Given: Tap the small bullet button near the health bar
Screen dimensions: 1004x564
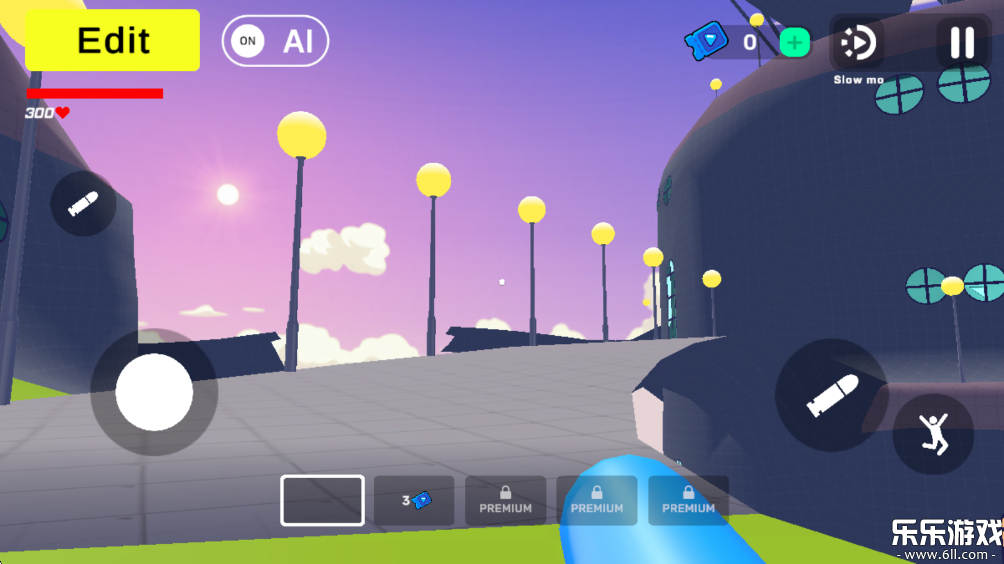Looking at the screenshot, I should (83, 204).
